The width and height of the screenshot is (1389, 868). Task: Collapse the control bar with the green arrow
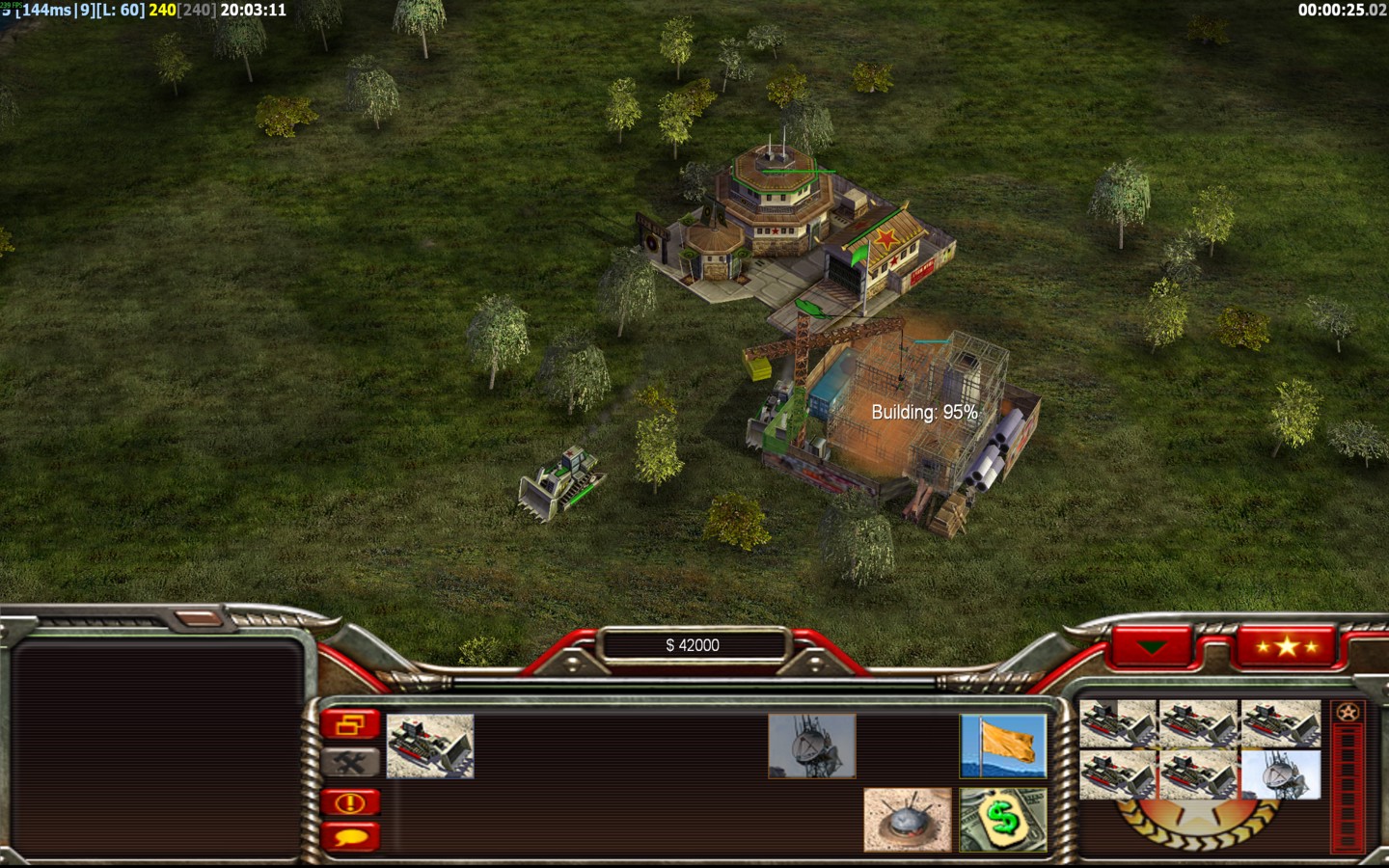click(1153, 646)
